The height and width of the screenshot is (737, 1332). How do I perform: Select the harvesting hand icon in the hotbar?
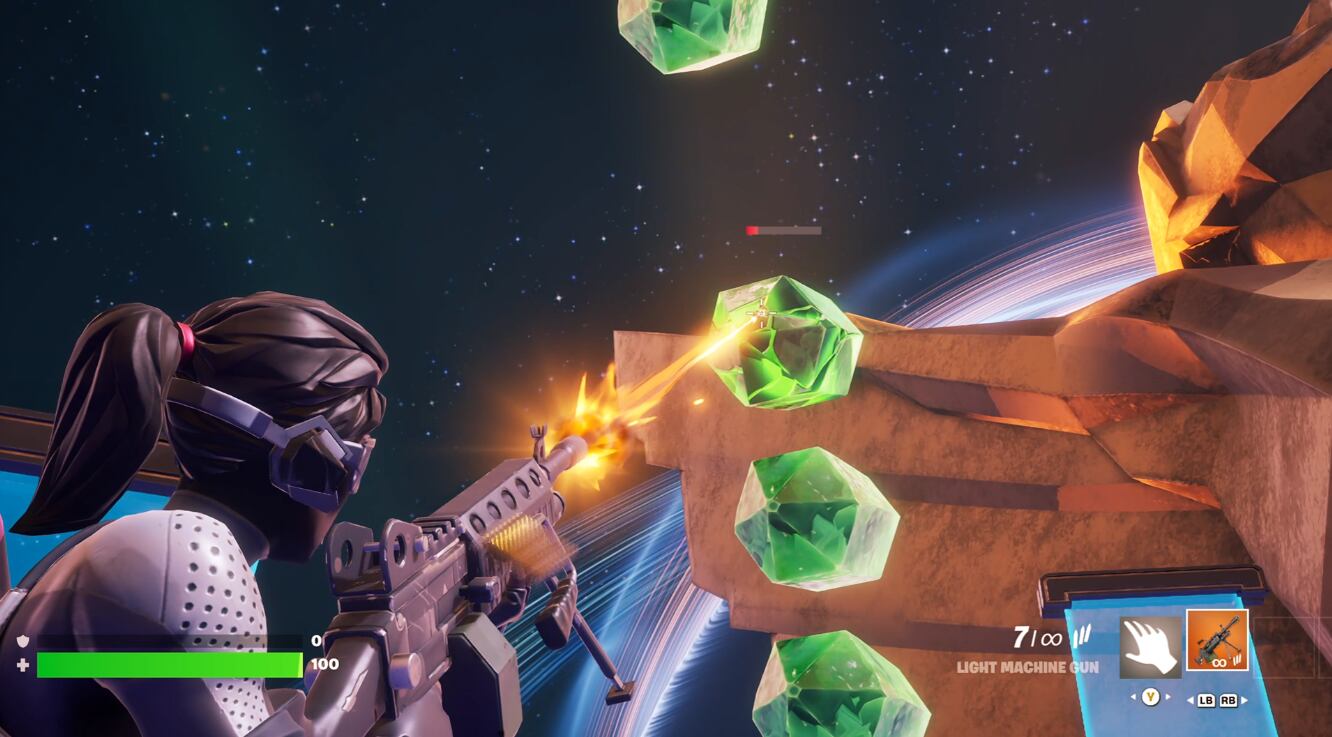point(1149,646)
